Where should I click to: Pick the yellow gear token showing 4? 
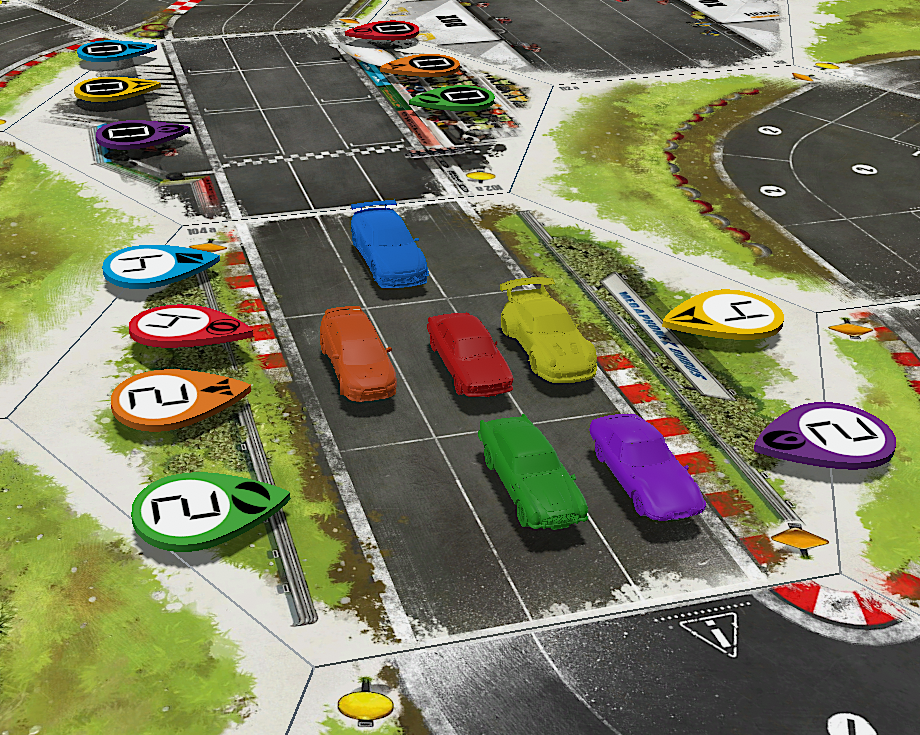click(727, 315)
